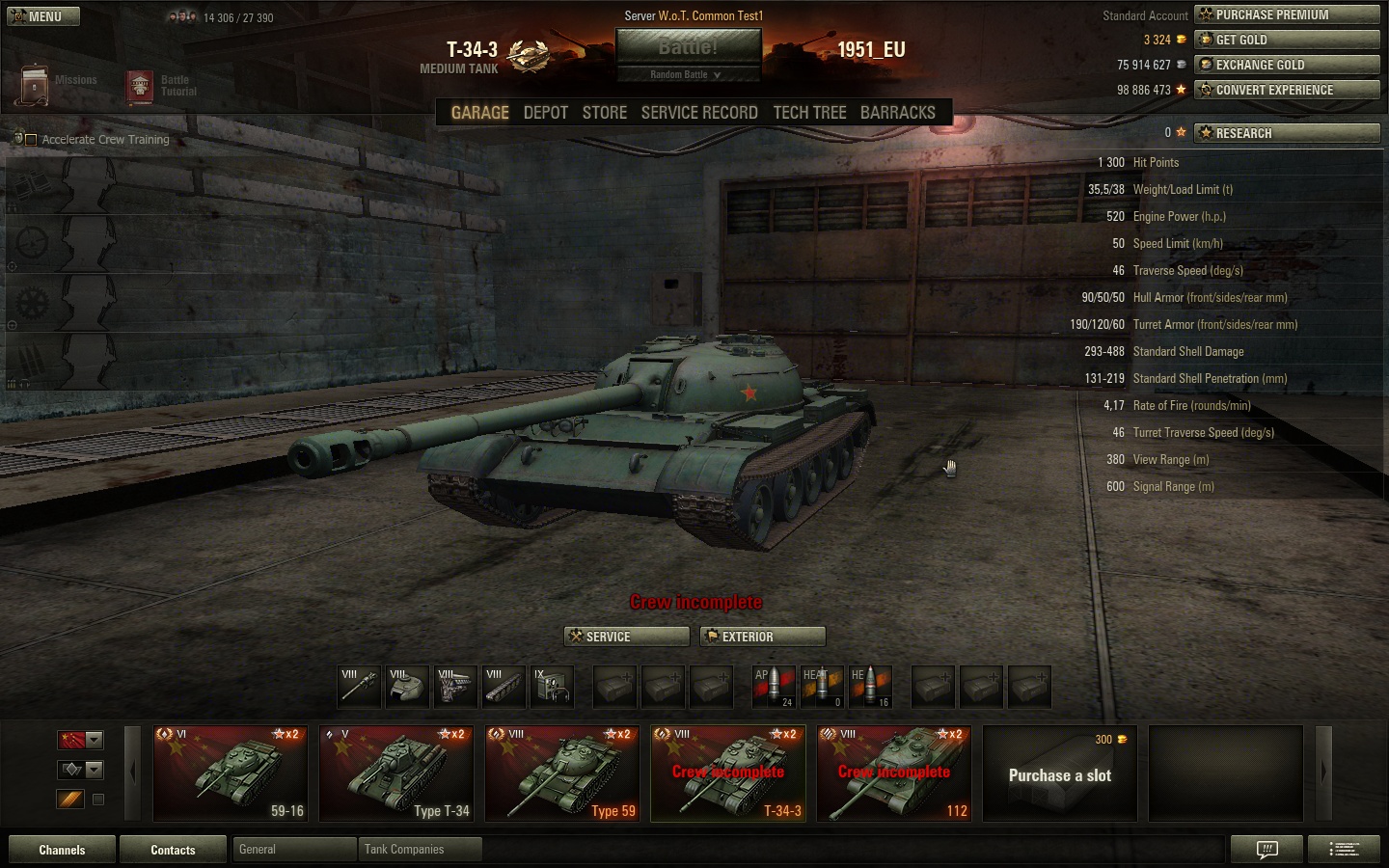
Task: Open the Research button
Action: click(x=1287, y=133)
